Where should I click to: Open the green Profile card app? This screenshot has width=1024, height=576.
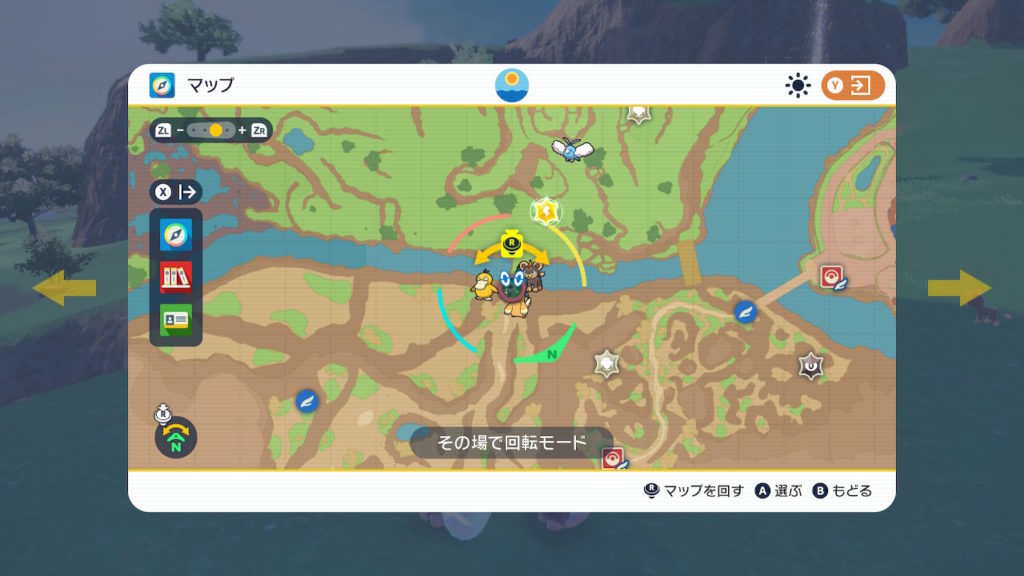click(x=176, y=319)
